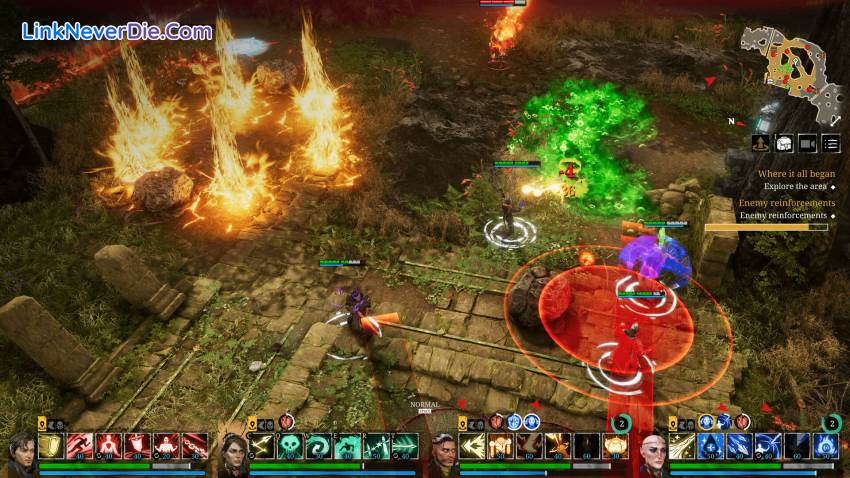The height and width of the screenshot is (478, 850).
Task: Select the goggles-wearing hero portrait
Action: [445, 455]
